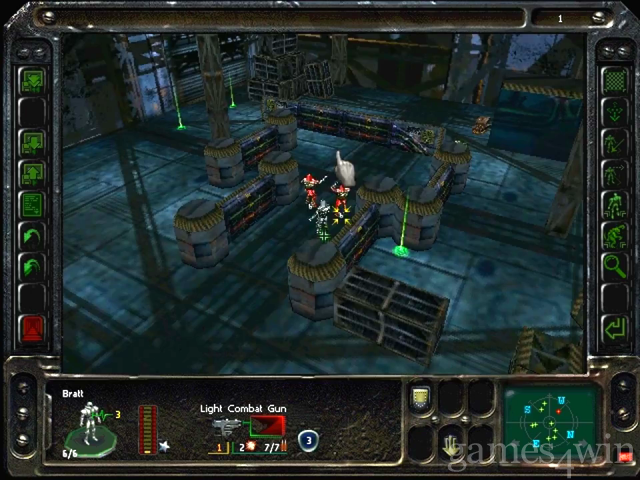Activate the hand icon in bottom panel
This screenshot has height=480, width=640.
[452, 443]
